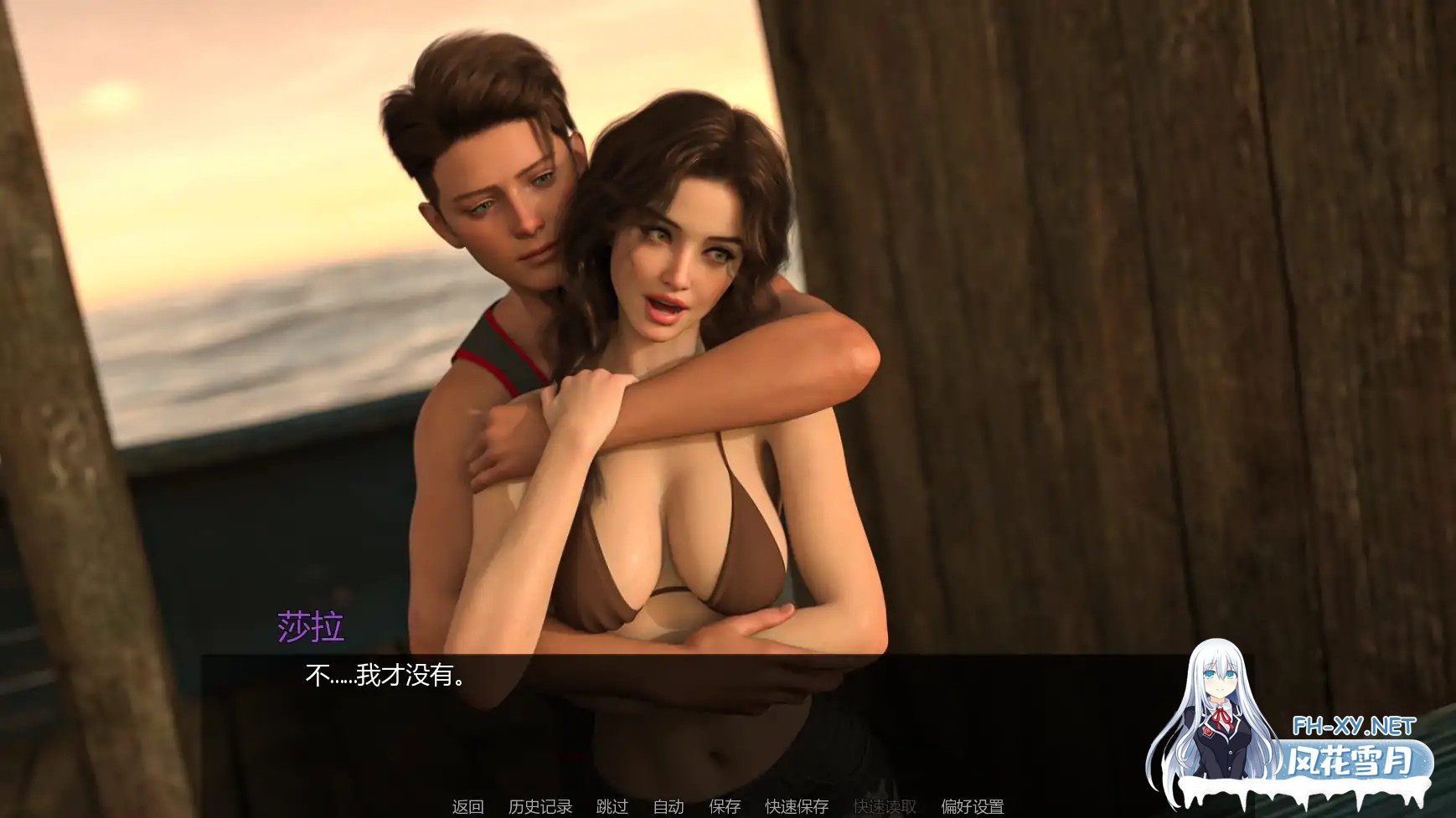Disable 自动 mode to pause auto-advance
Screen dimensions: 1456x818
(x=667, y=806)
